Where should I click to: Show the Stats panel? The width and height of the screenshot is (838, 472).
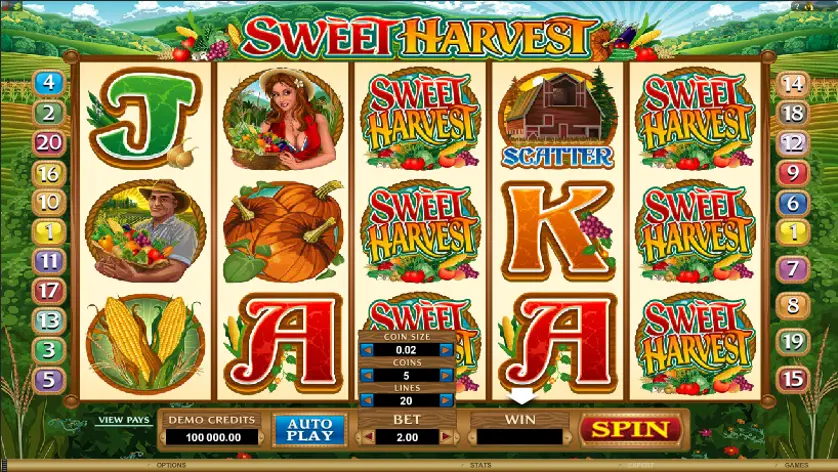(480, 465)
